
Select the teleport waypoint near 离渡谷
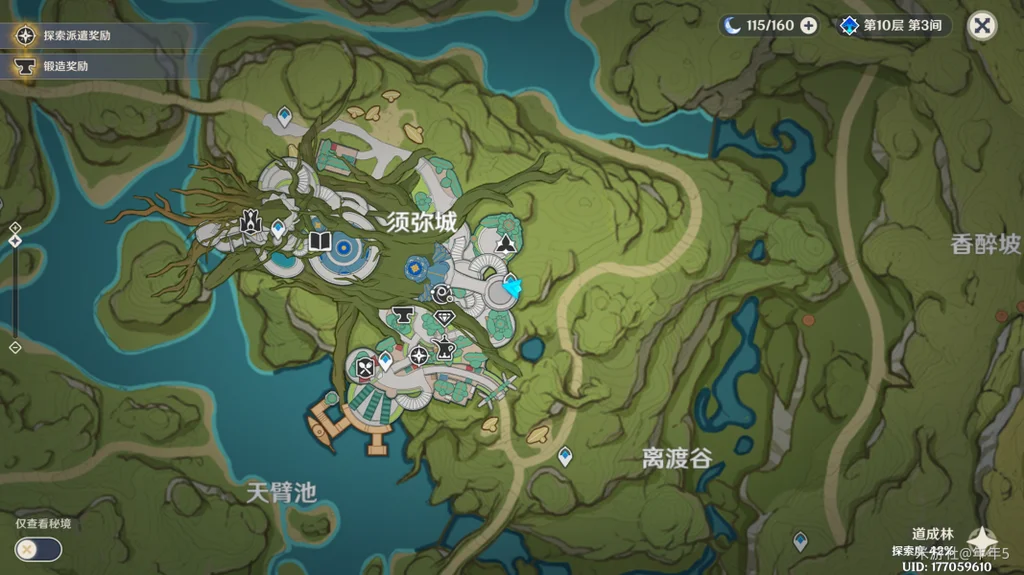[565, 456]
